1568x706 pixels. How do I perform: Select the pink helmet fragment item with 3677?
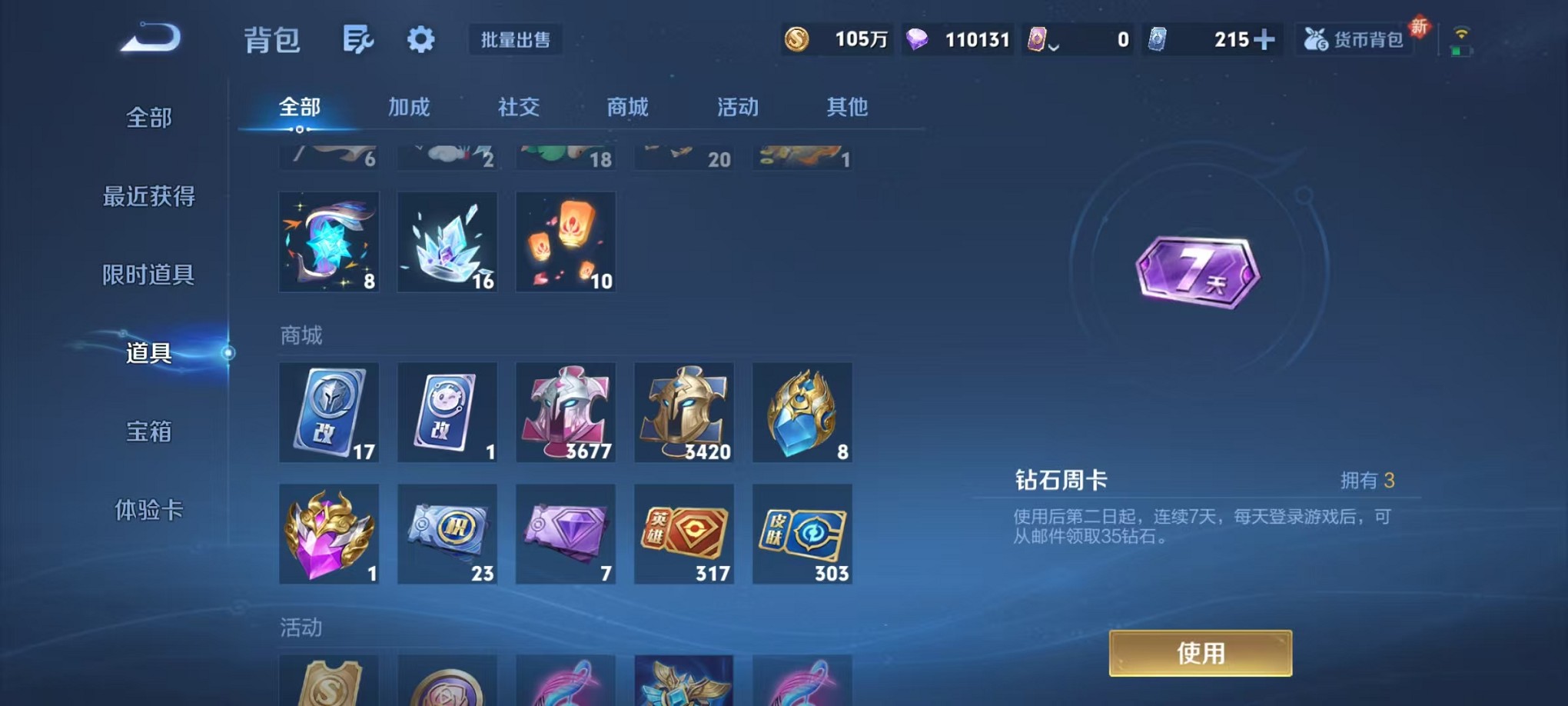click(565, 412)
